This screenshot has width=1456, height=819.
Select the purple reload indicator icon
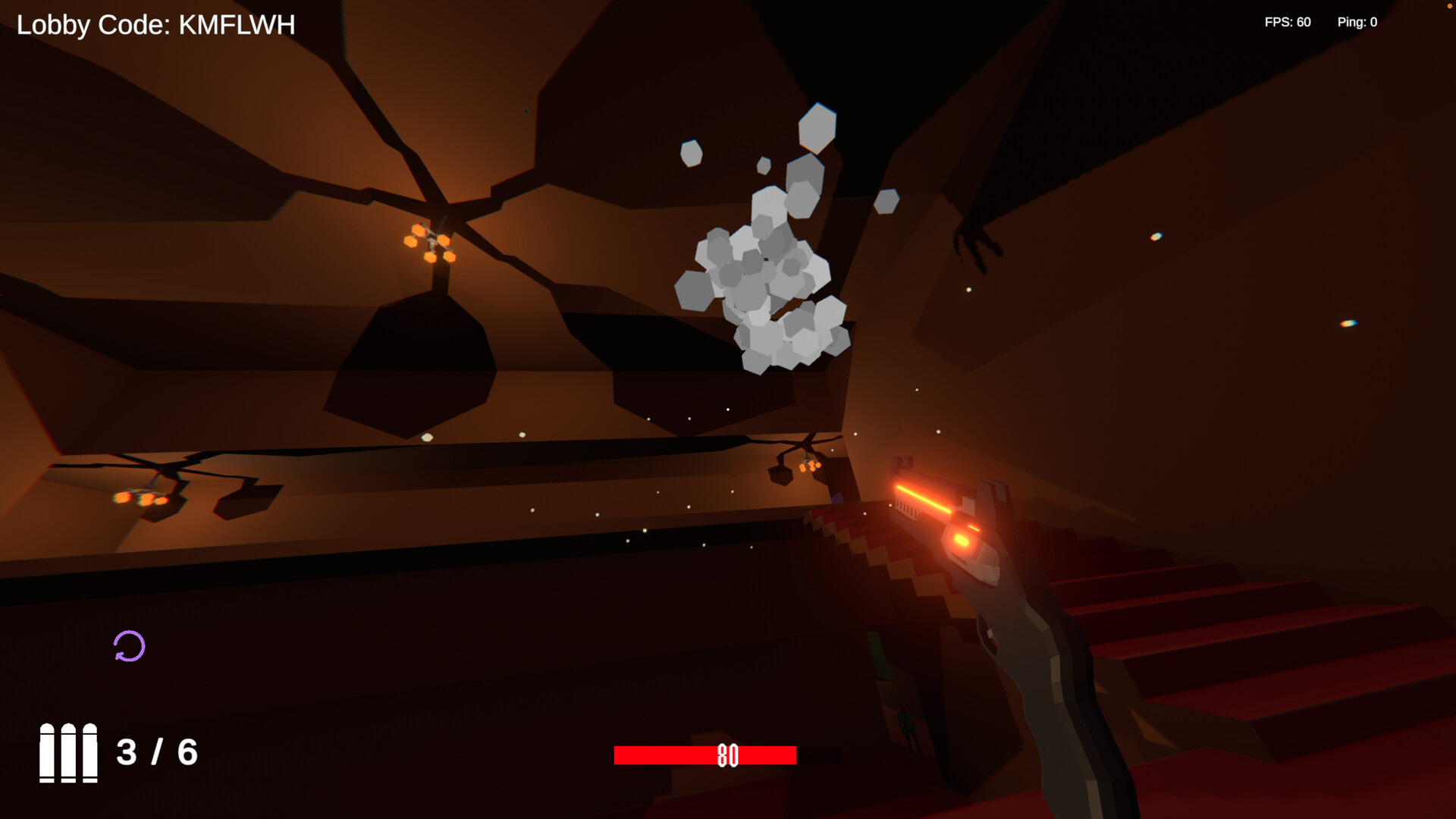(x=129, y=645)
